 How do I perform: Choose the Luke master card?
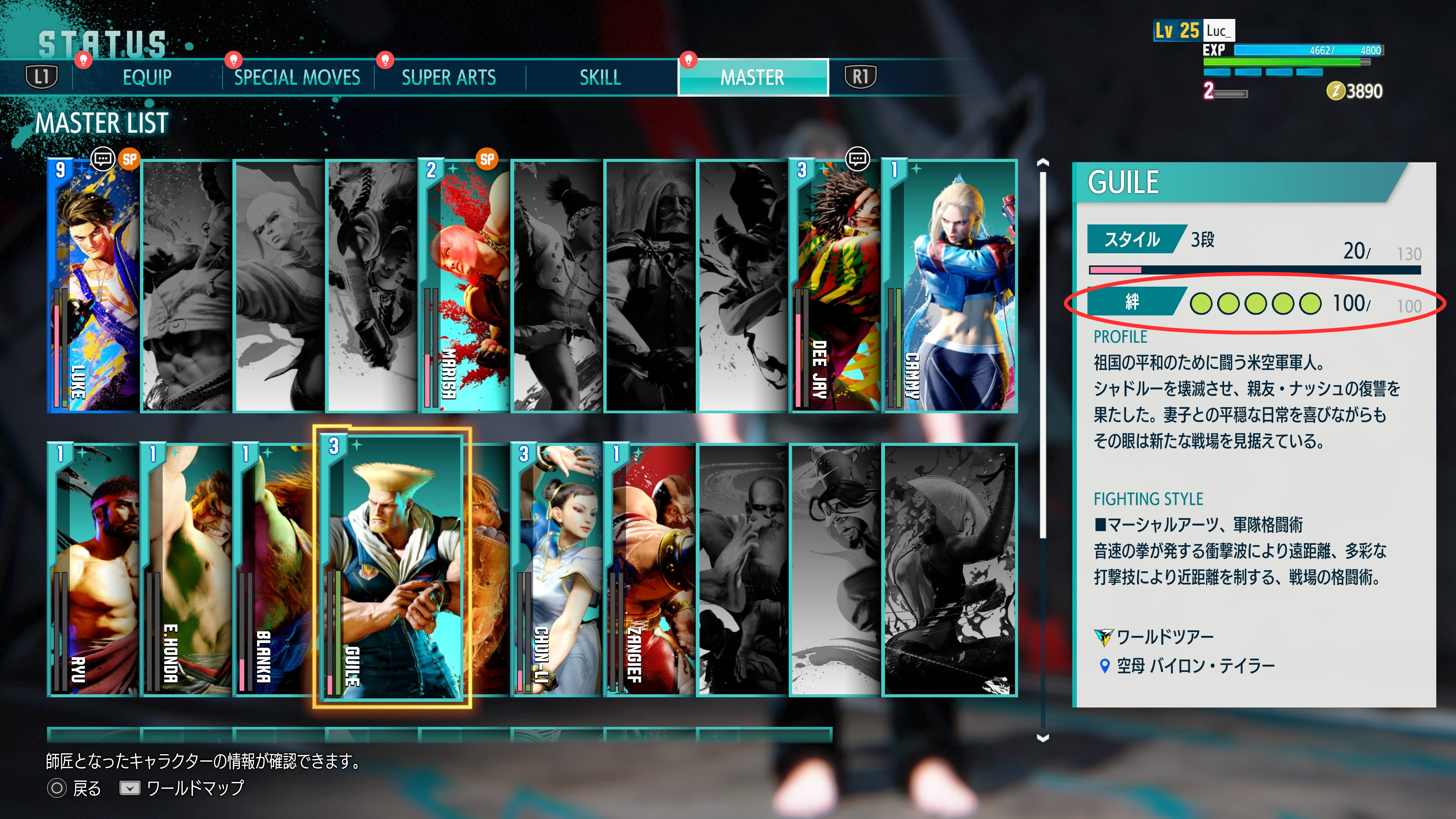point(94,286)
